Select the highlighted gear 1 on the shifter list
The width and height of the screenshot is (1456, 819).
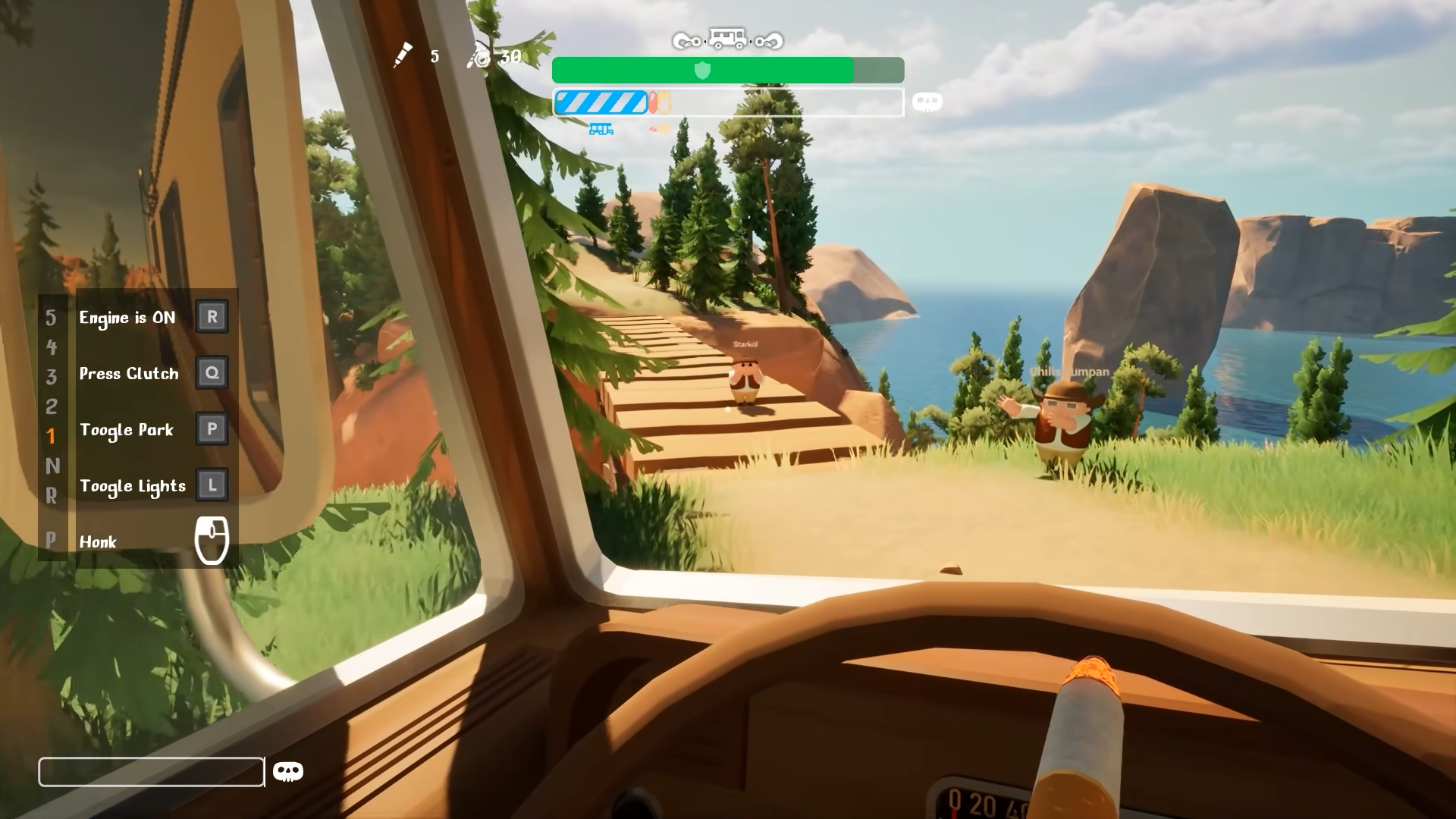[51, 436]
